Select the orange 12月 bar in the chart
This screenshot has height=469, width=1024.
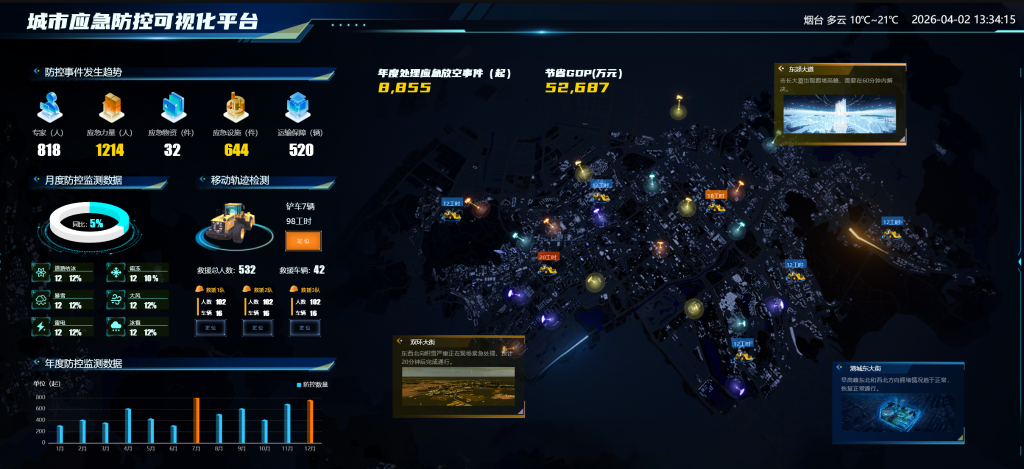click(x=310, y=422)
